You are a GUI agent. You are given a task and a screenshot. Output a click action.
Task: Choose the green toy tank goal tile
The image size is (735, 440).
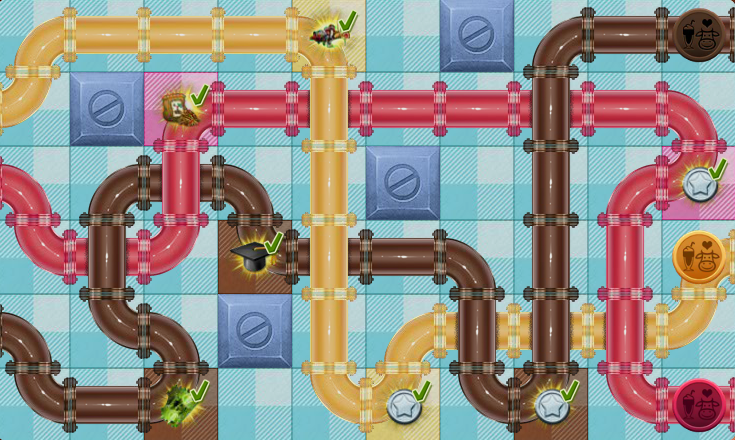(x=180, y=404)
